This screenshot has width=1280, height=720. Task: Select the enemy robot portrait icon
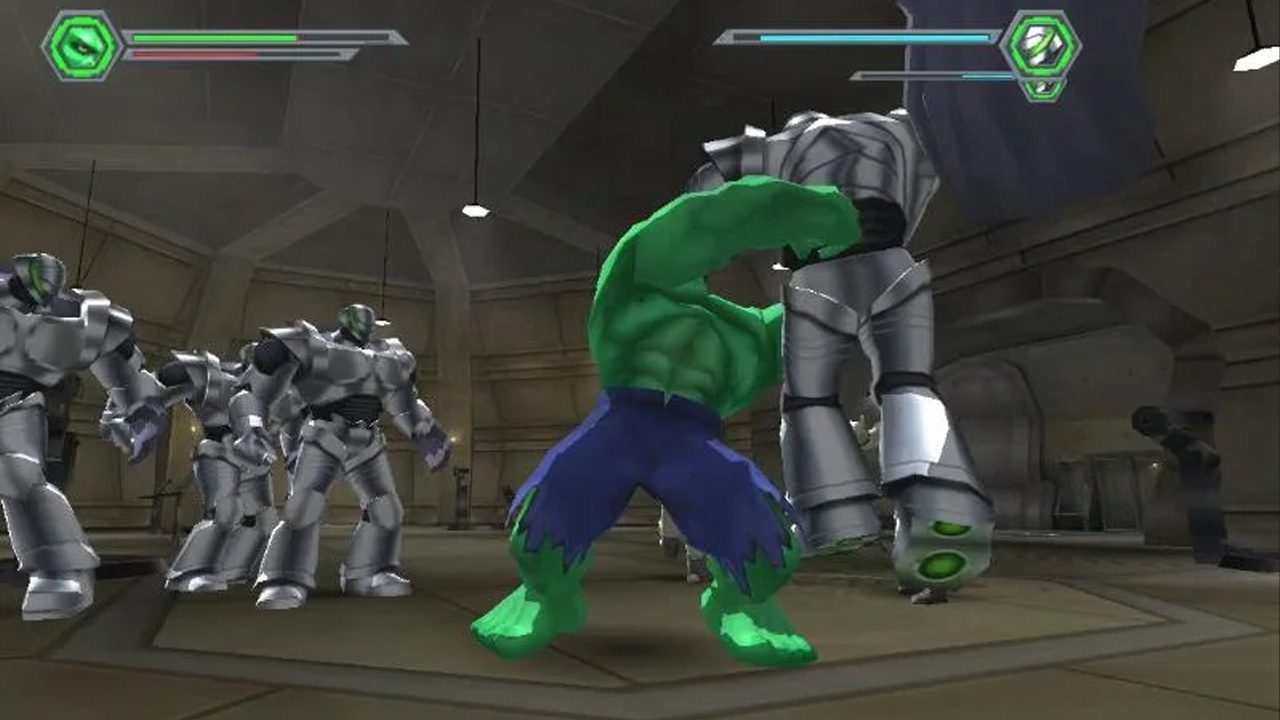pos(1041,46)
